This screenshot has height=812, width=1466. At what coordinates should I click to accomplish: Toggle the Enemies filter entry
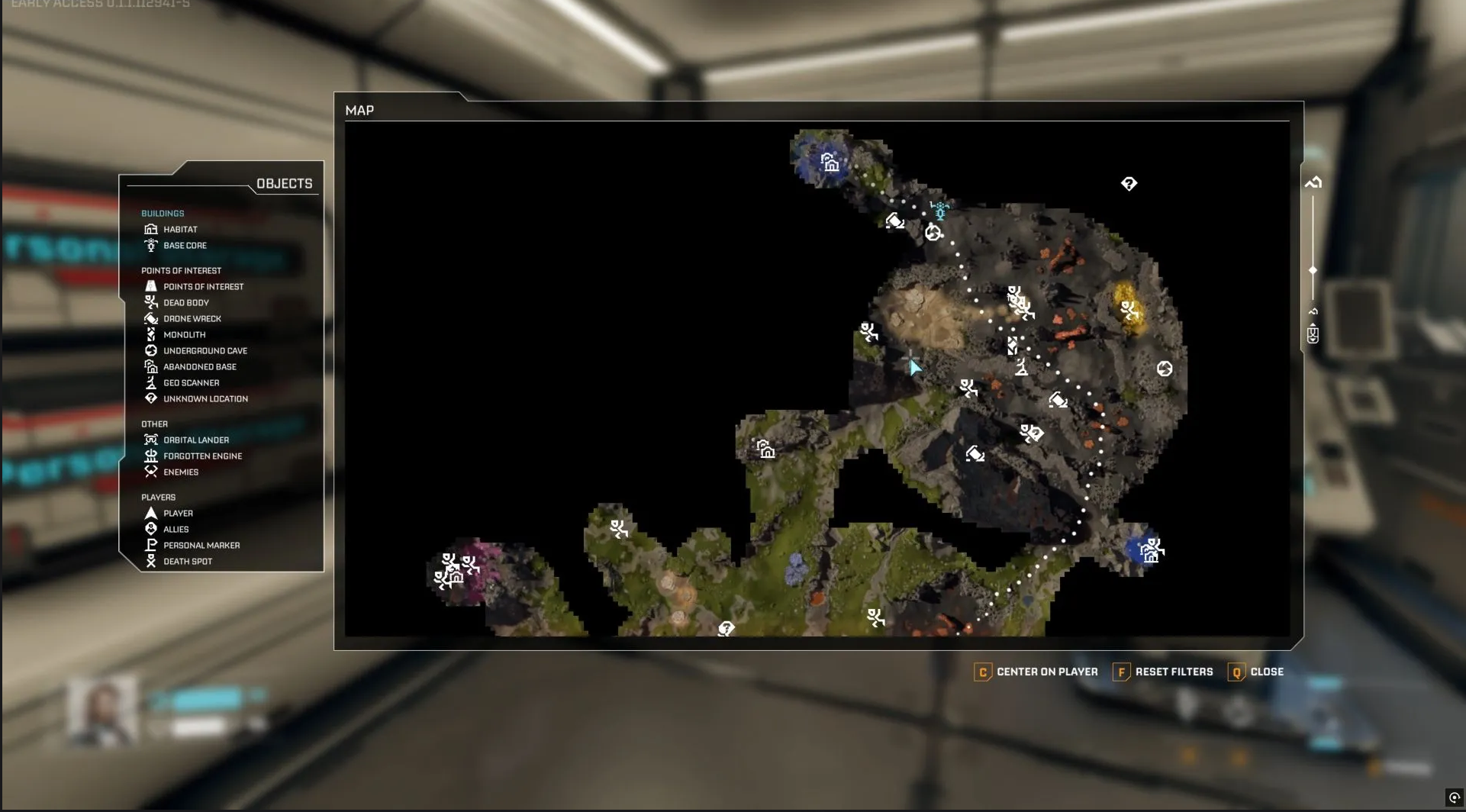click(180, 472)
